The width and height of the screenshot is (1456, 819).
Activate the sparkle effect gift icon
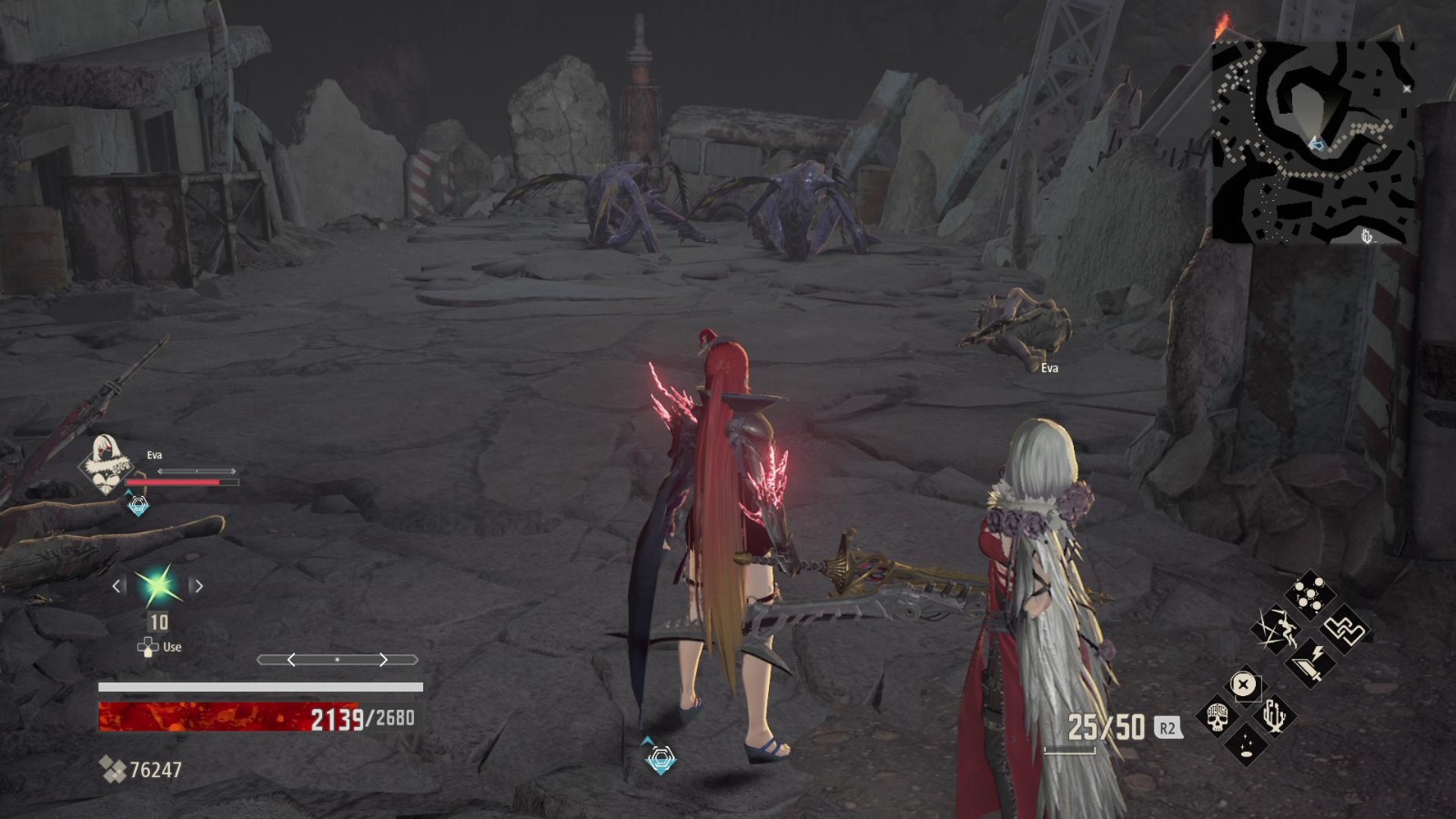coord(1247,746)
